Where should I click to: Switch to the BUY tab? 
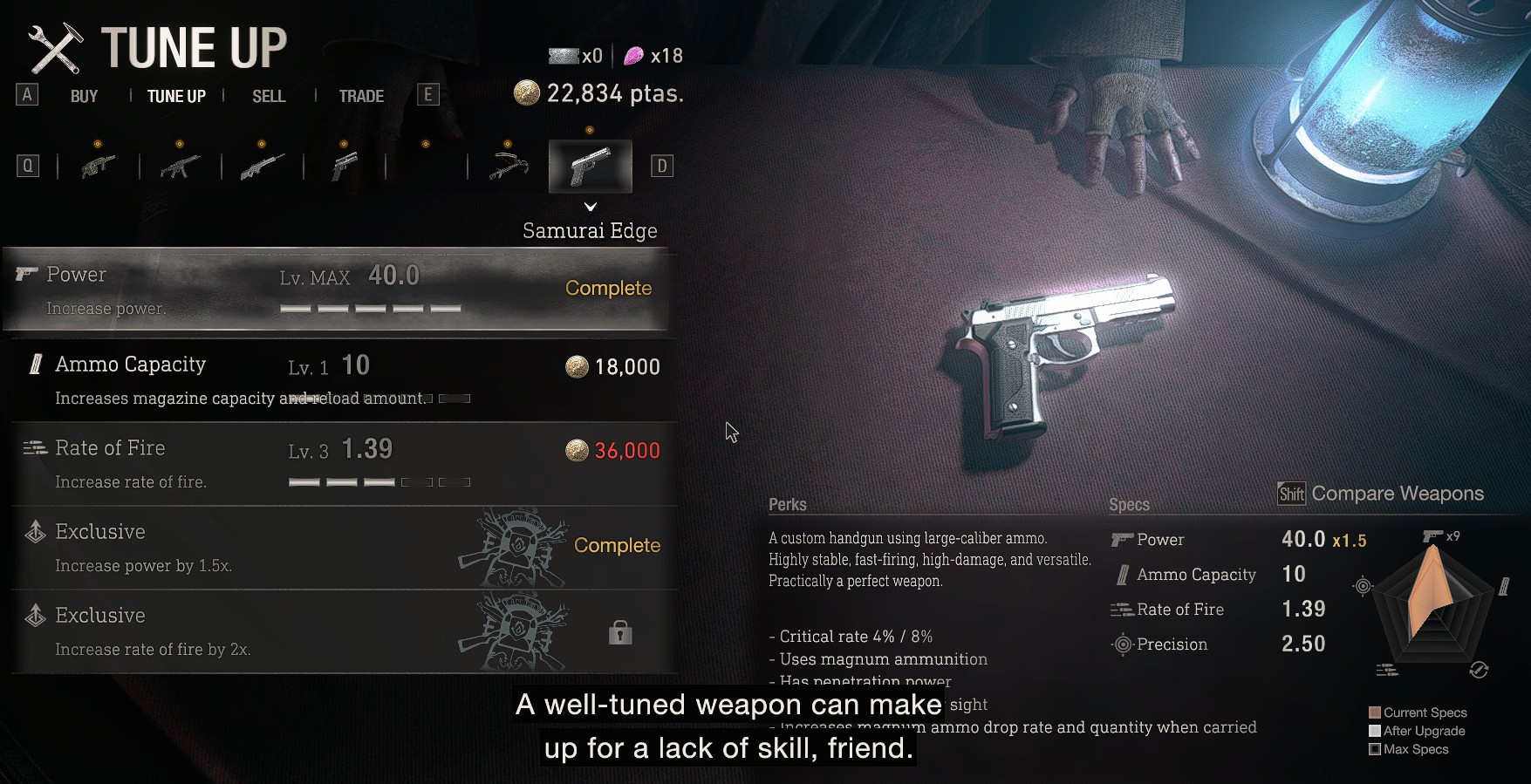click(x=84, y=96)
